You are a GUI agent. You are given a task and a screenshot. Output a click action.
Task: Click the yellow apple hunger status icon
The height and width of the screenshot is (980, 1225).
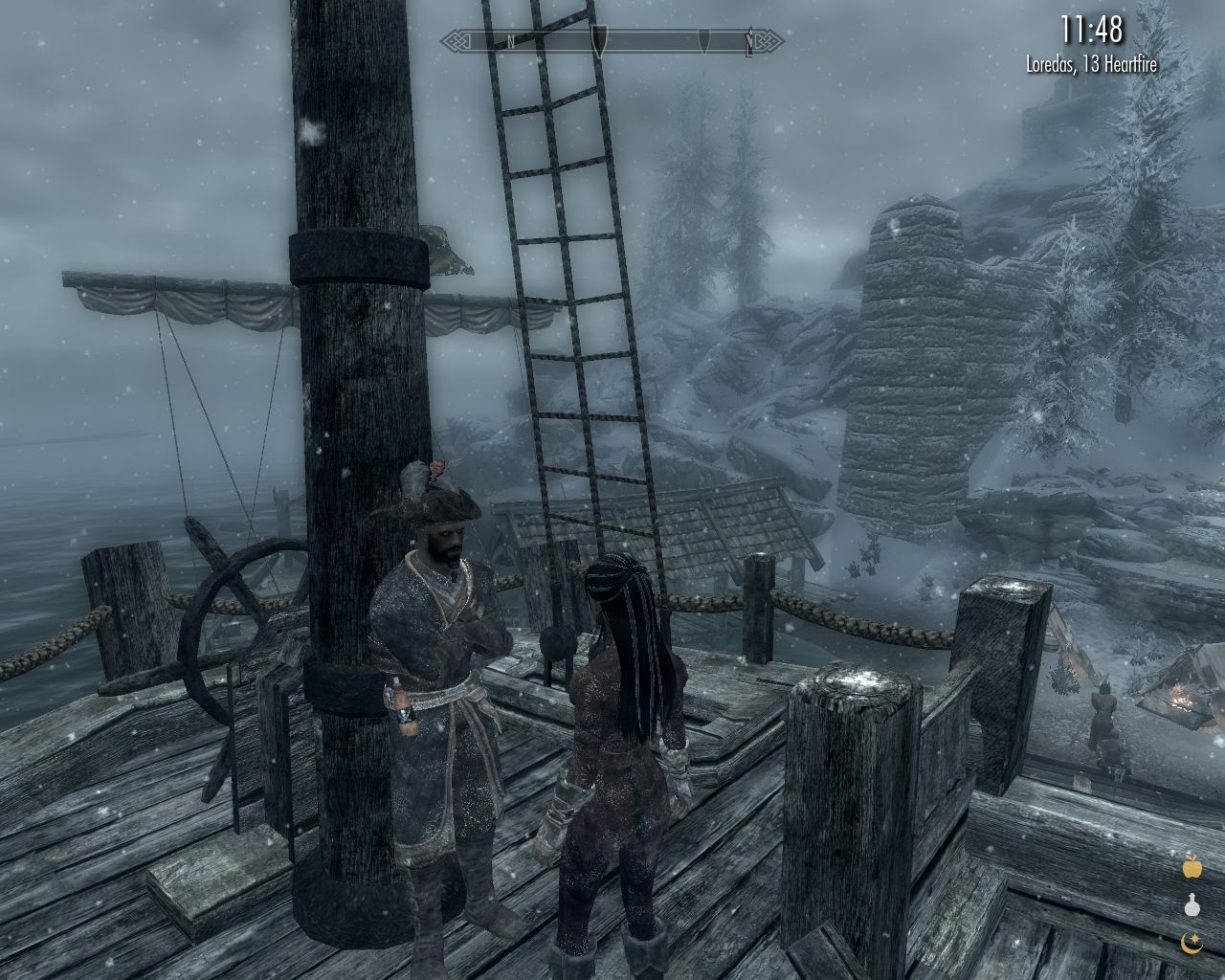pos(1192,867)
